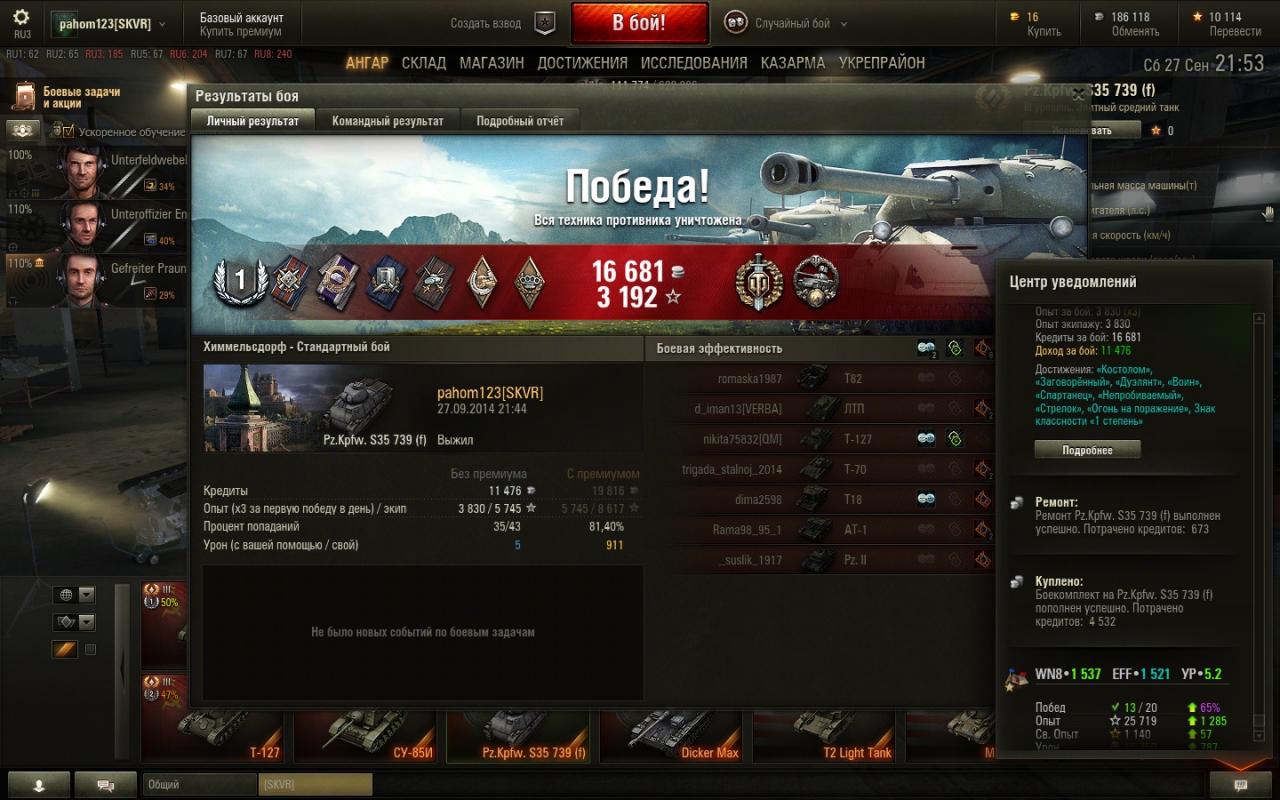Go to the МАГАЗИН section

pyautogui.click(x=492, y=63)
